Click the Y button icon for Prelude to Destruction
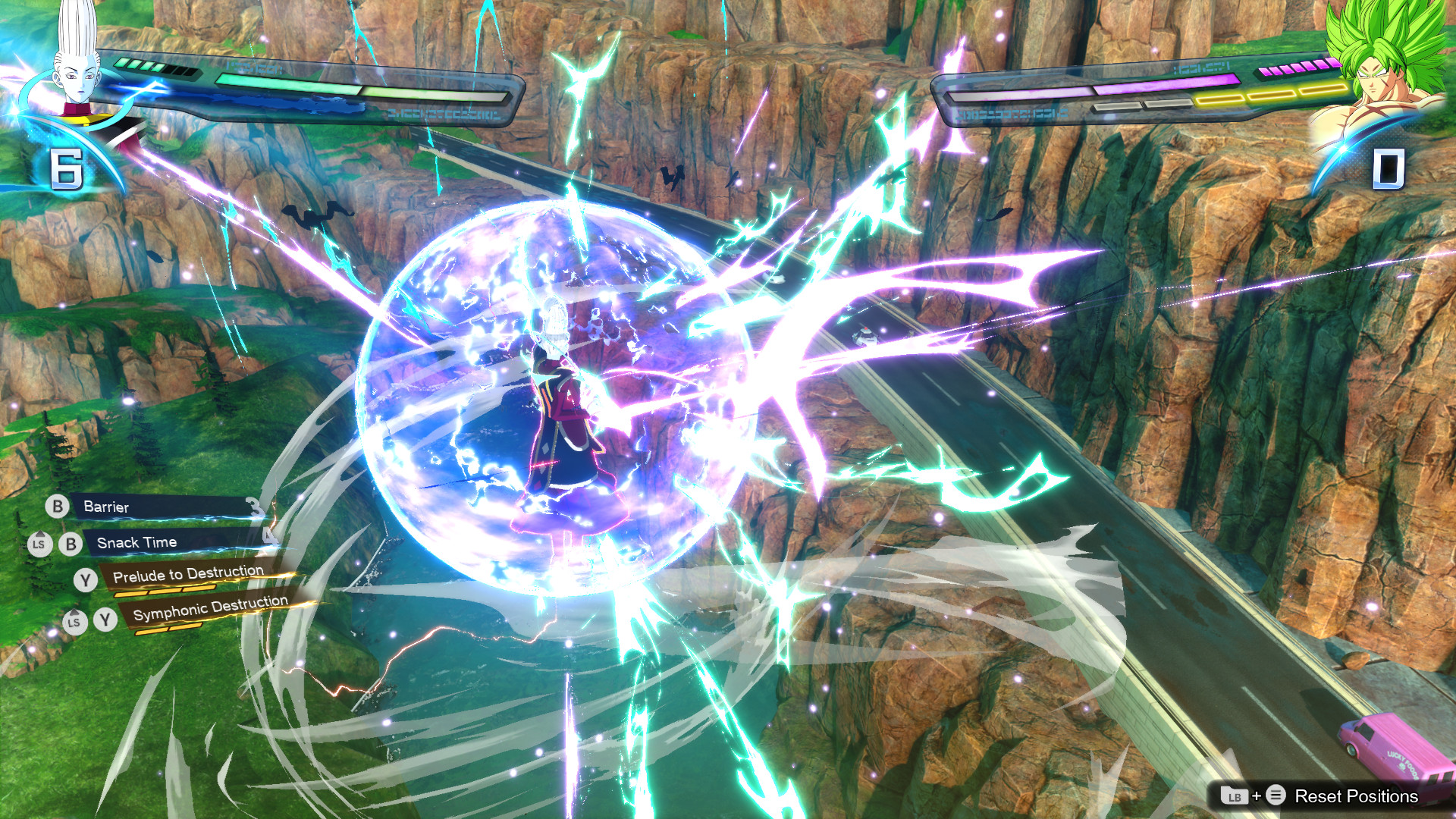Screen dimensions: 1456x819 click(x=86, y=580)
